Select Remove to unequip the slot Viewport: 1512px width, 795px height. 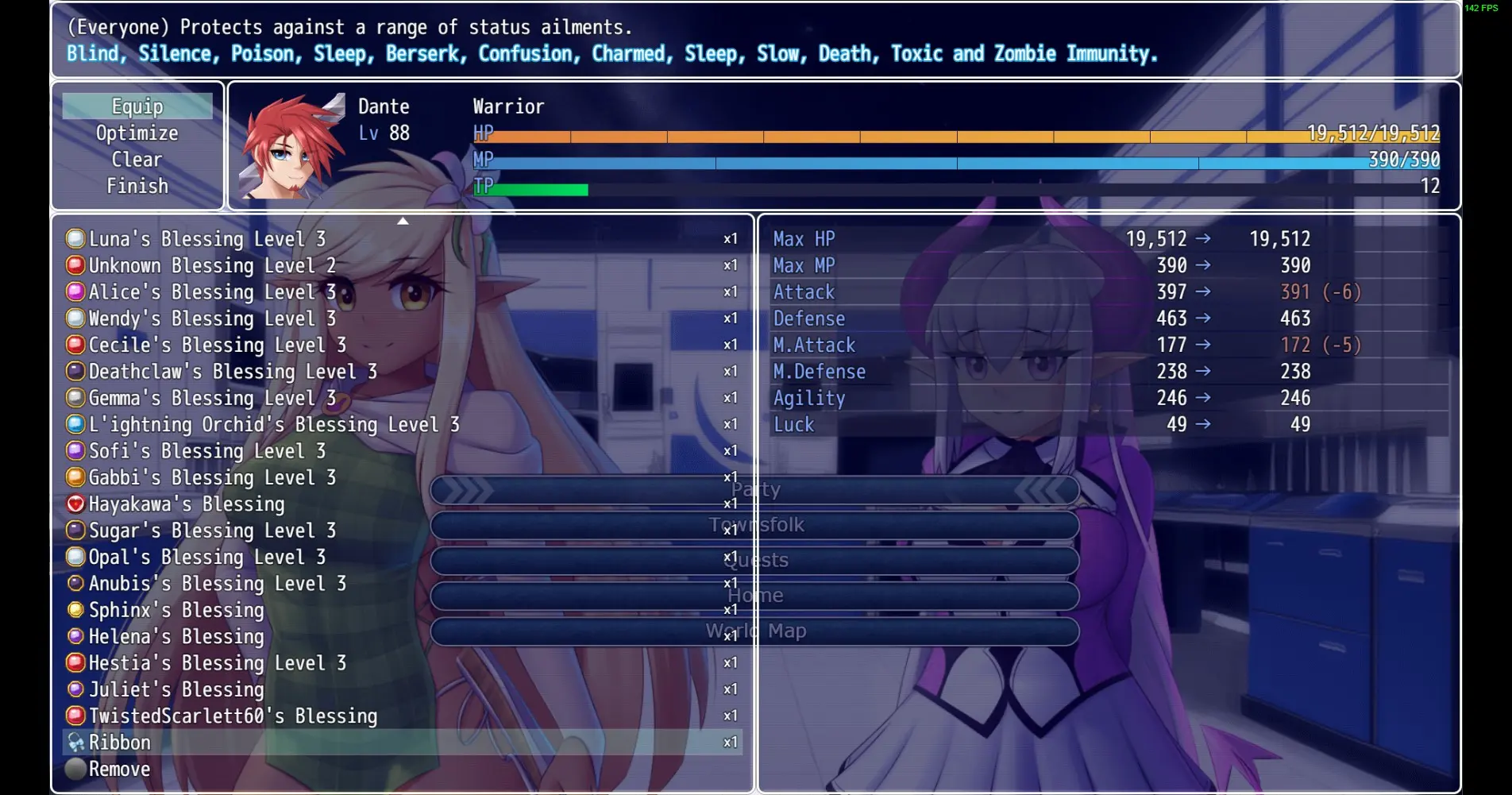(119, 769)
